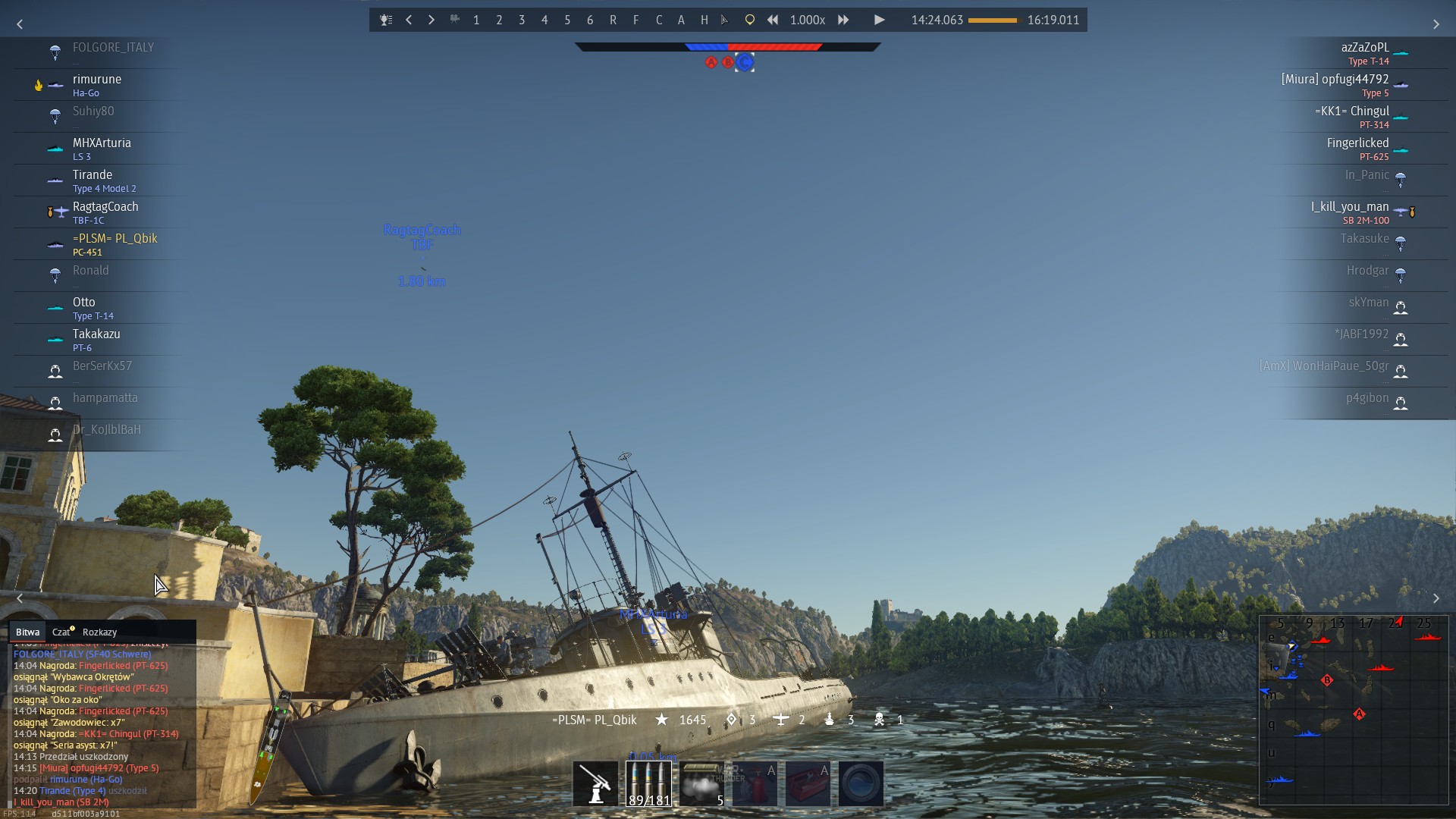1456x819 pixels.
Task: Open the Rozkazy tab
Action: point(99,632)
